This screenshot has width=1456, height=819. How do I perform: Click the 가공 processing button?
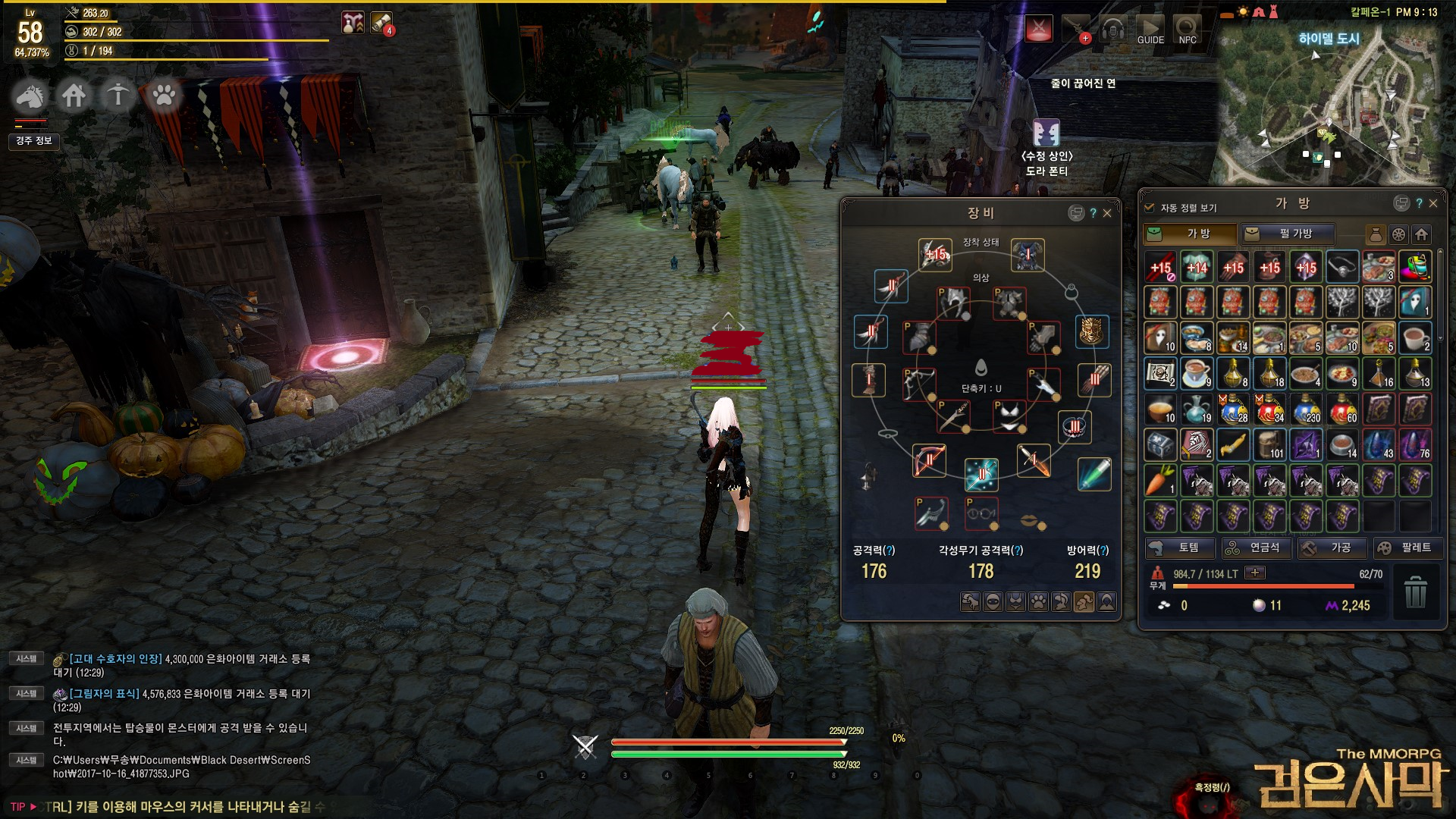click(1332, 548)
